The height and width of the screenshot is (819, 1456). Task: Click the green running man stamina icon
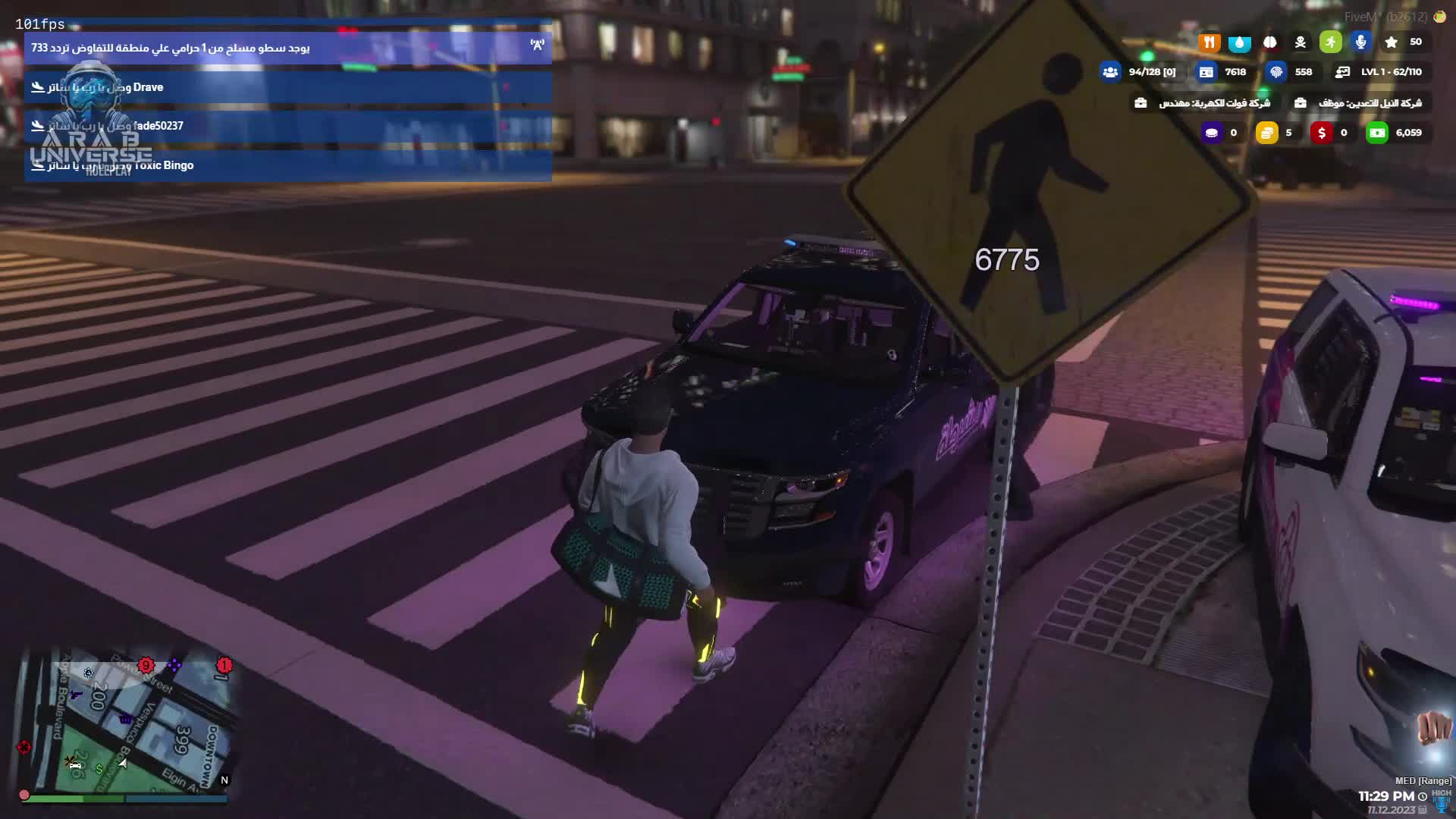coord(1331,42)
